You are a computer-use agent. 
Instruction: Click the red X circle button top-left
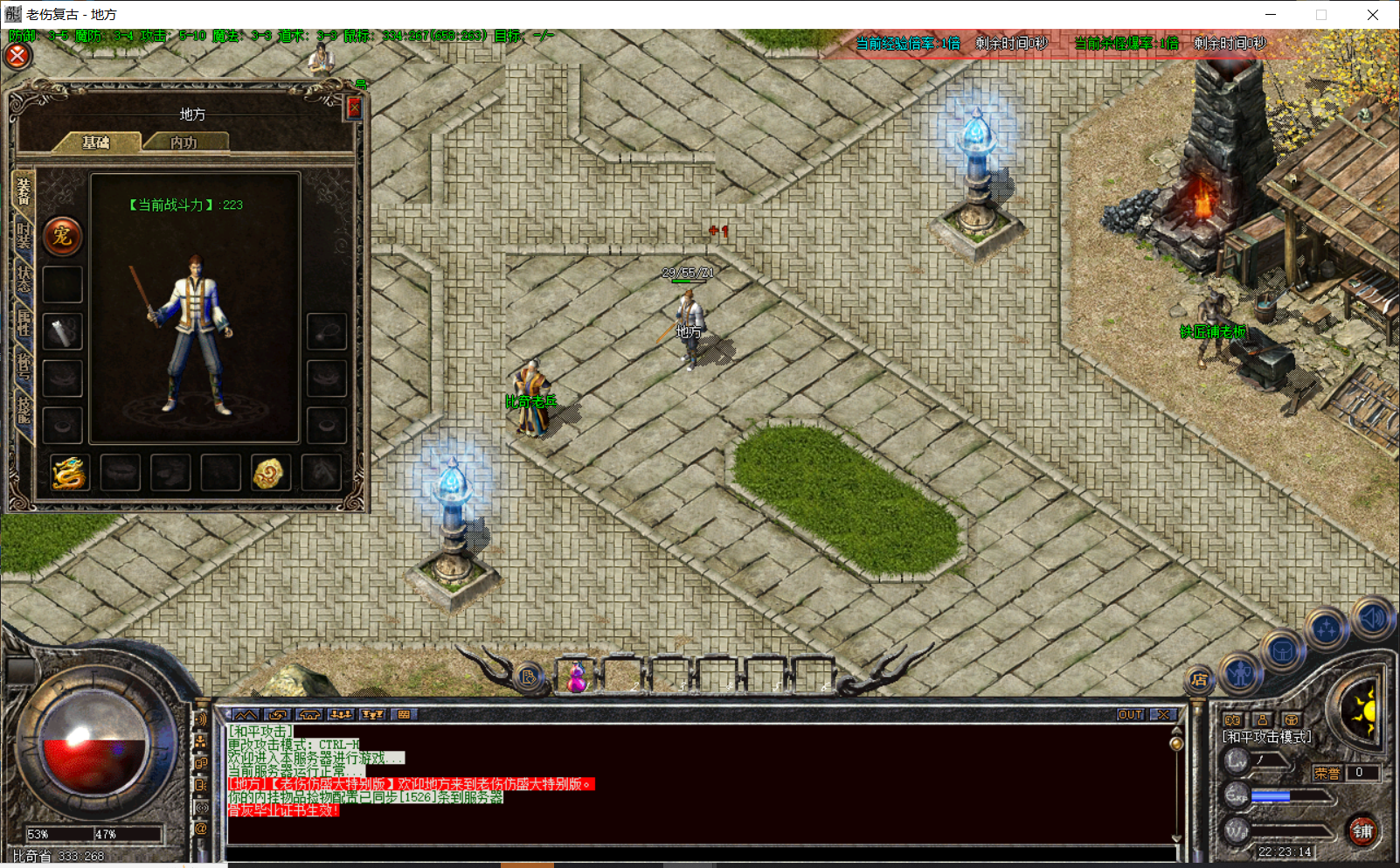tap(17, 56)
